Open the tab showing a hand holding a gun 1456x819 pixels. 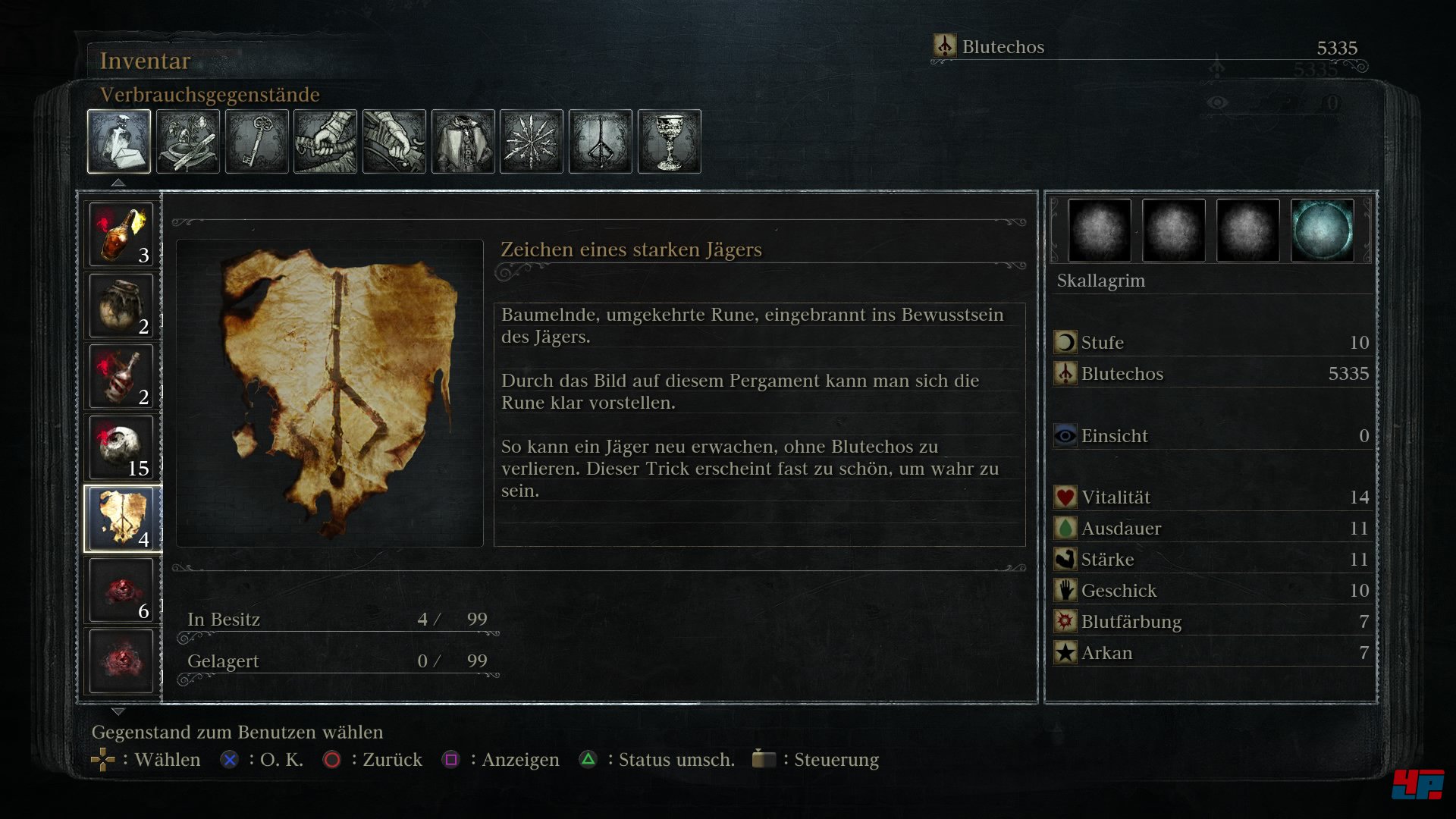click(394, 142)
